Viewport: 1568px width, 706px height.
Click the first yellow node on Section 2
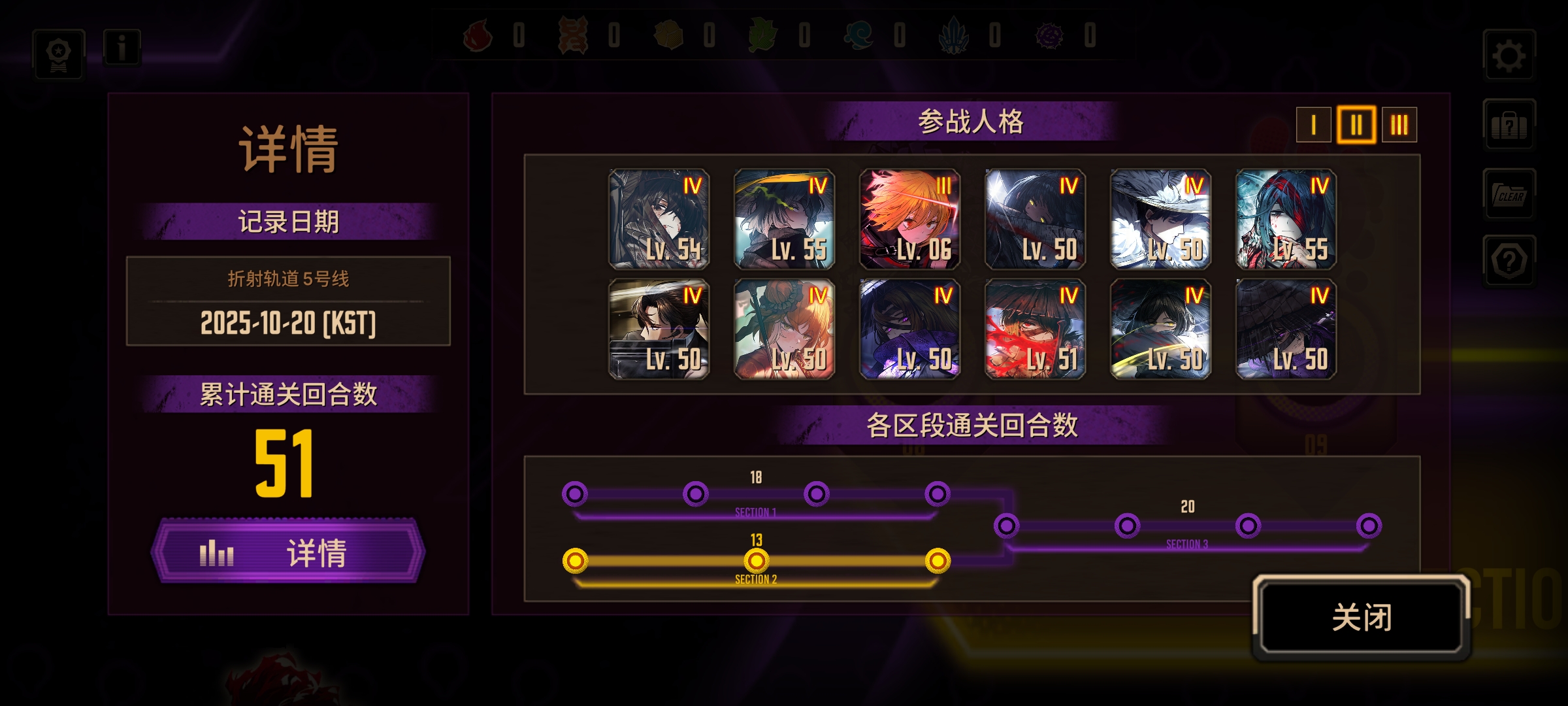pos(575,560)
